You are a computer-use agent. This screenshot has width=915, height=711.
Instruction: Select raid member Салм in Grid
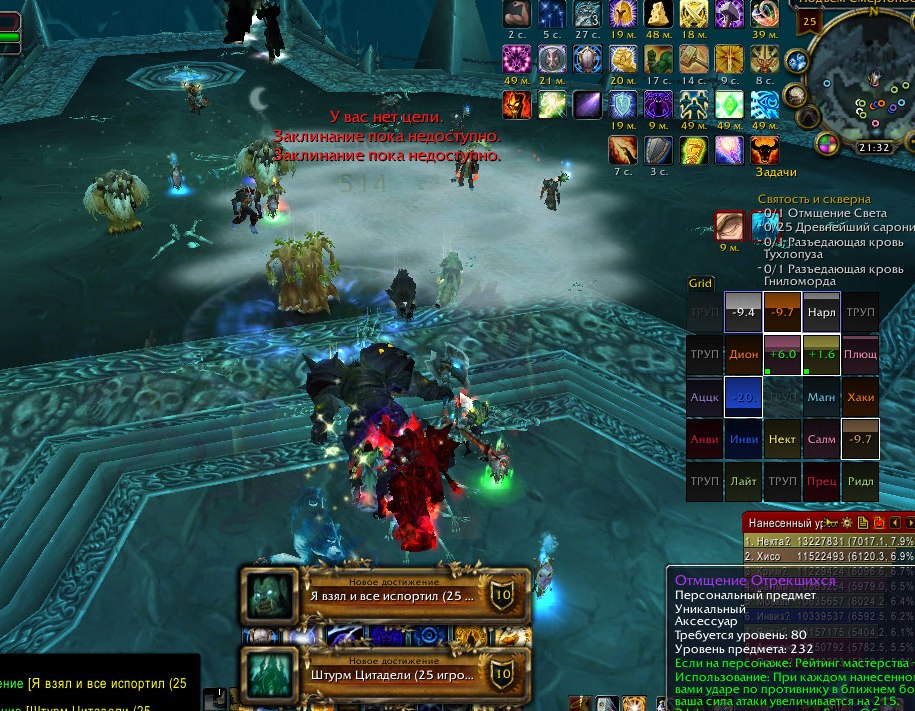[821, 439]
